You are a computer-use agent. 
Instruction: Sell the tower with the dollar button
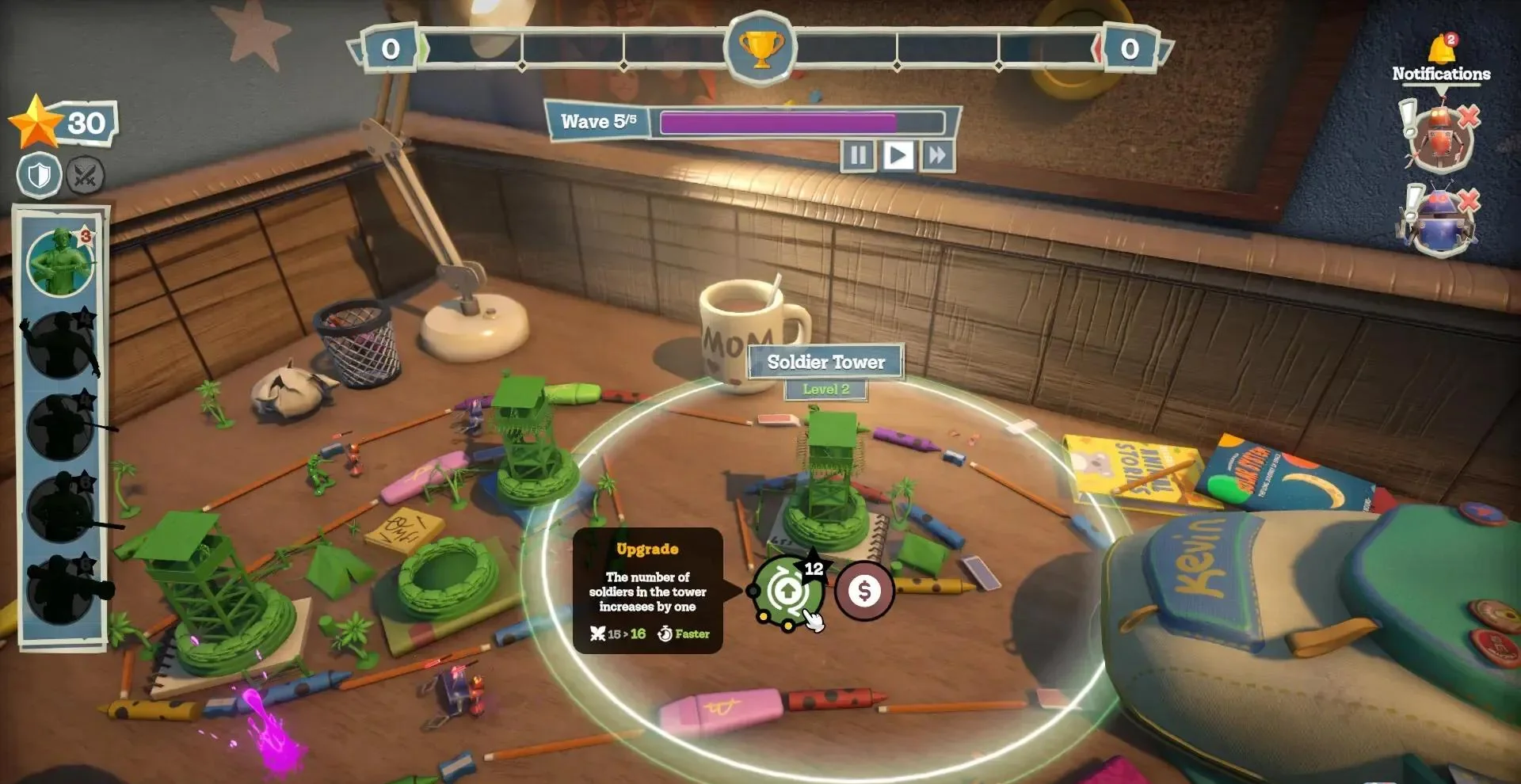point(864,591)
